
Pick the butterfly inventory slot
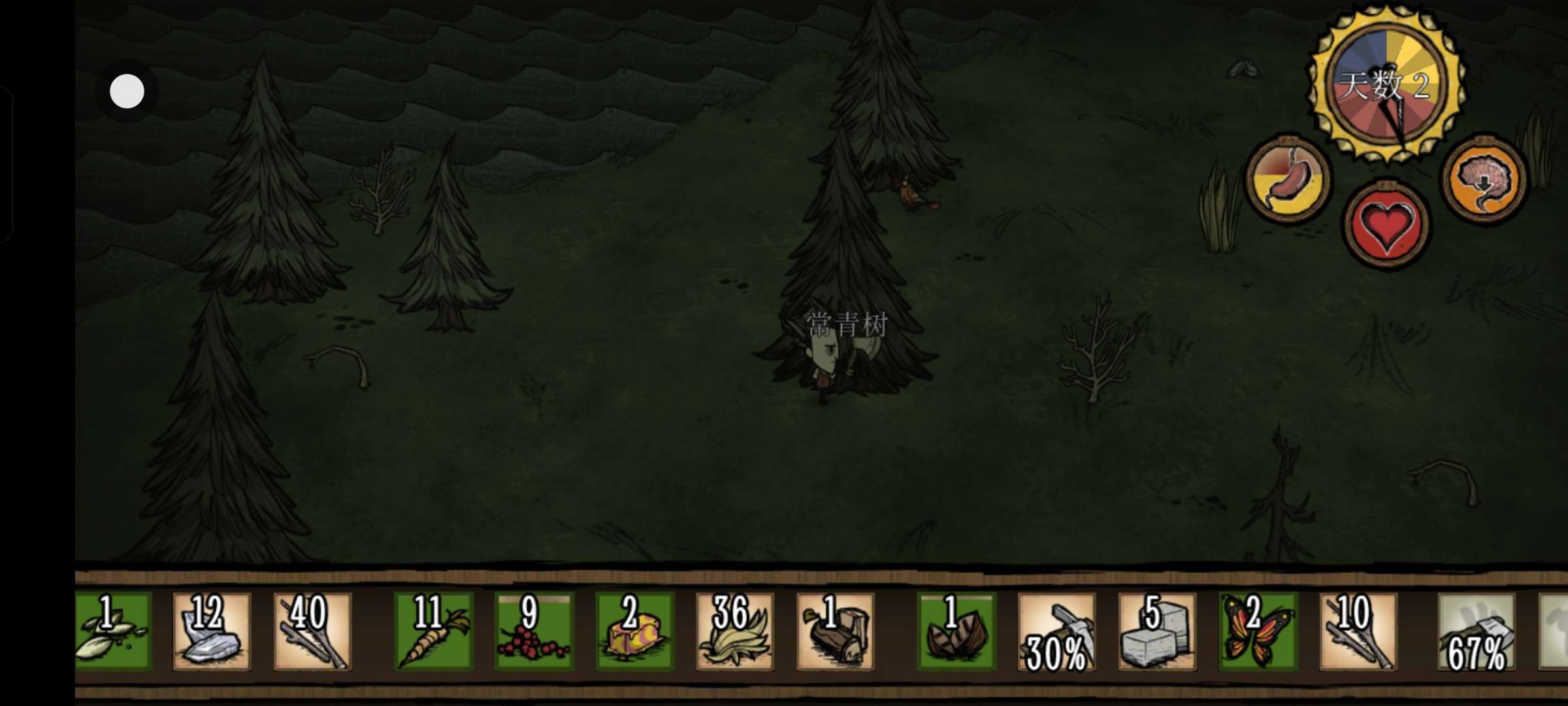click(1258, 631)
